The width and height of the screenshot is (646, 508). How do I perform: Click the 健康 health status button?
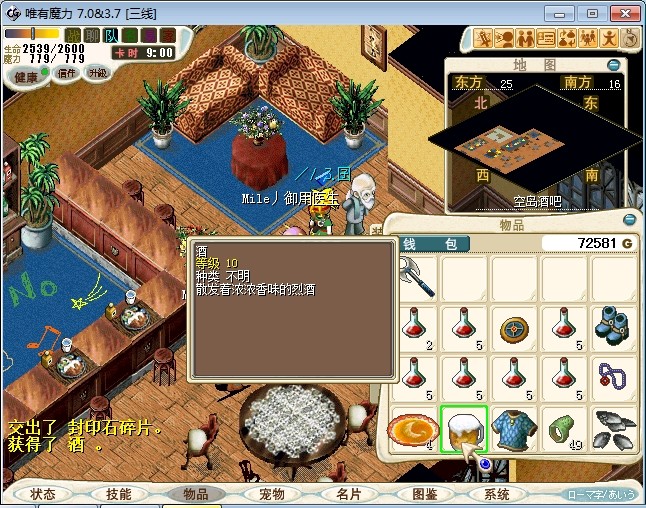(26, 77)
